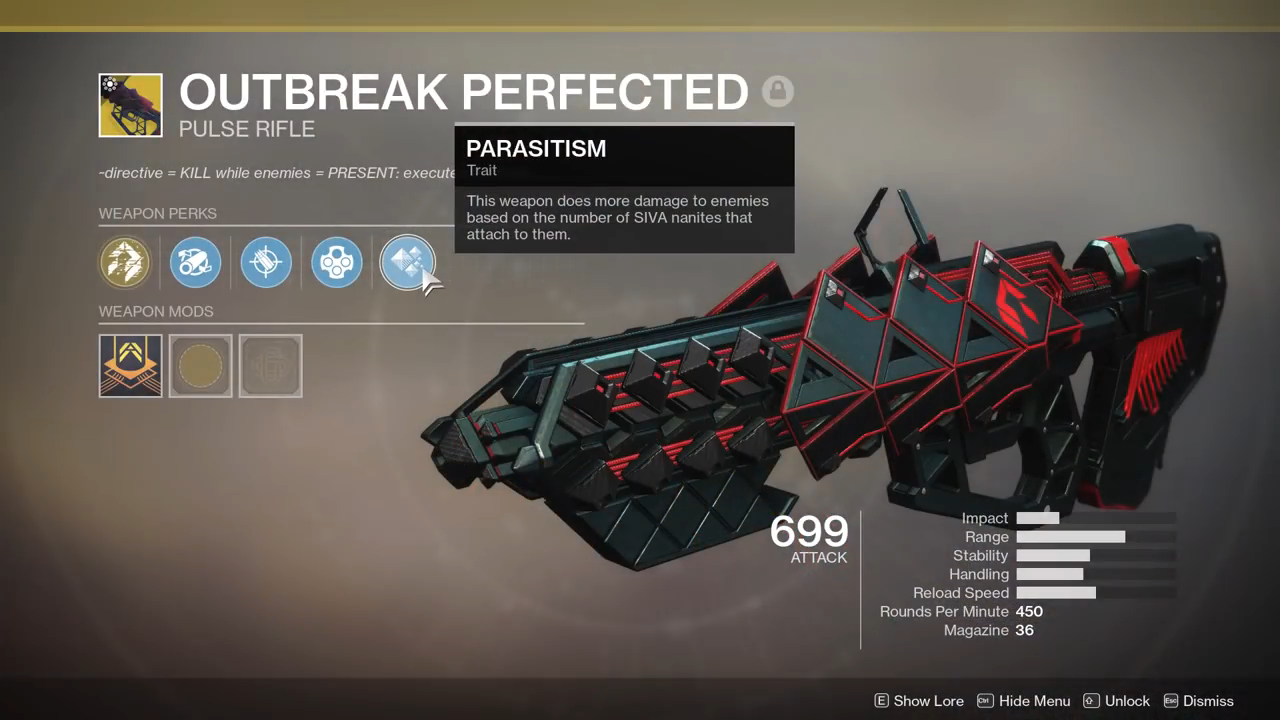Select the empty gold circle mod slot
This screenshot has width=1280, height=720.
pos(201,365)
